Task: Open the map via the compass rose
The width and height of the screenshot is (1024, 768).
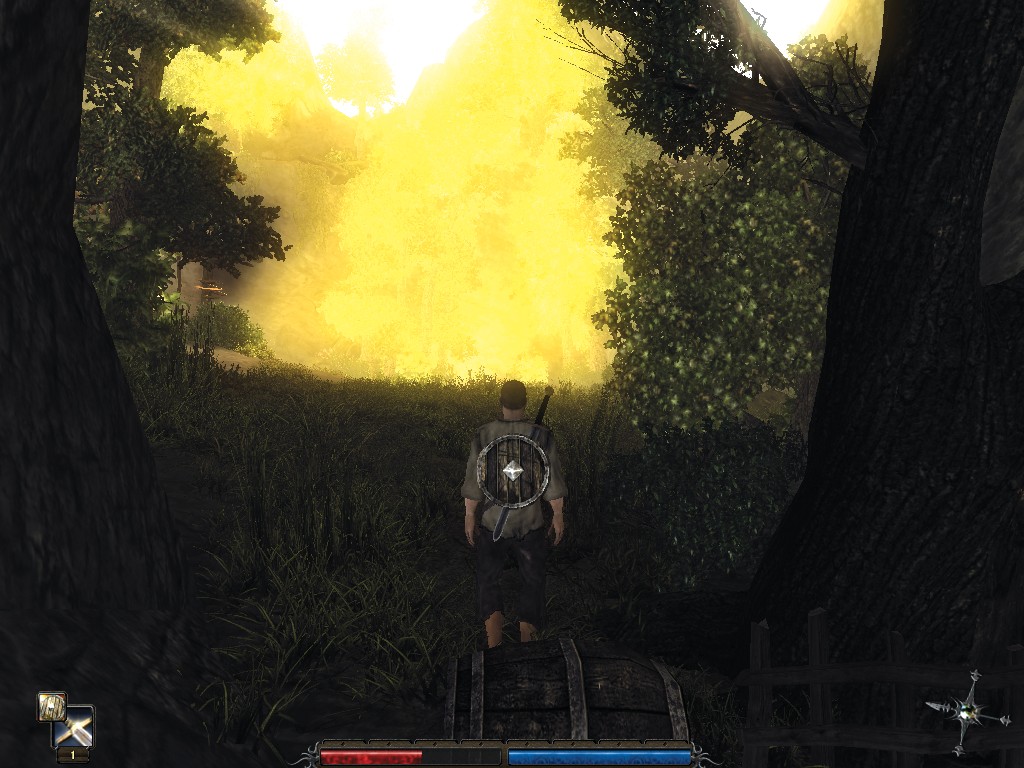Action: pos(966,711)
